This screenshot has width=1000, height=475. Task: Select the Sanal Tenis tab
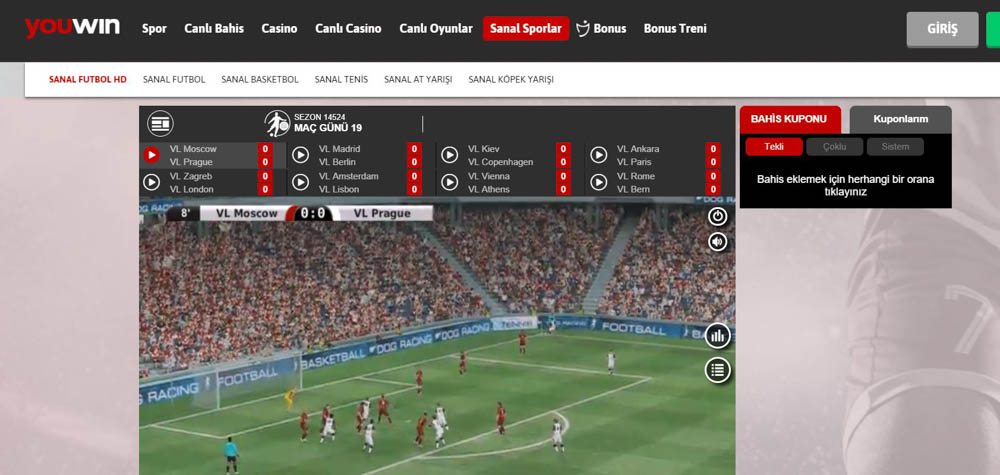pyautogui.click(x=341, y=79)
